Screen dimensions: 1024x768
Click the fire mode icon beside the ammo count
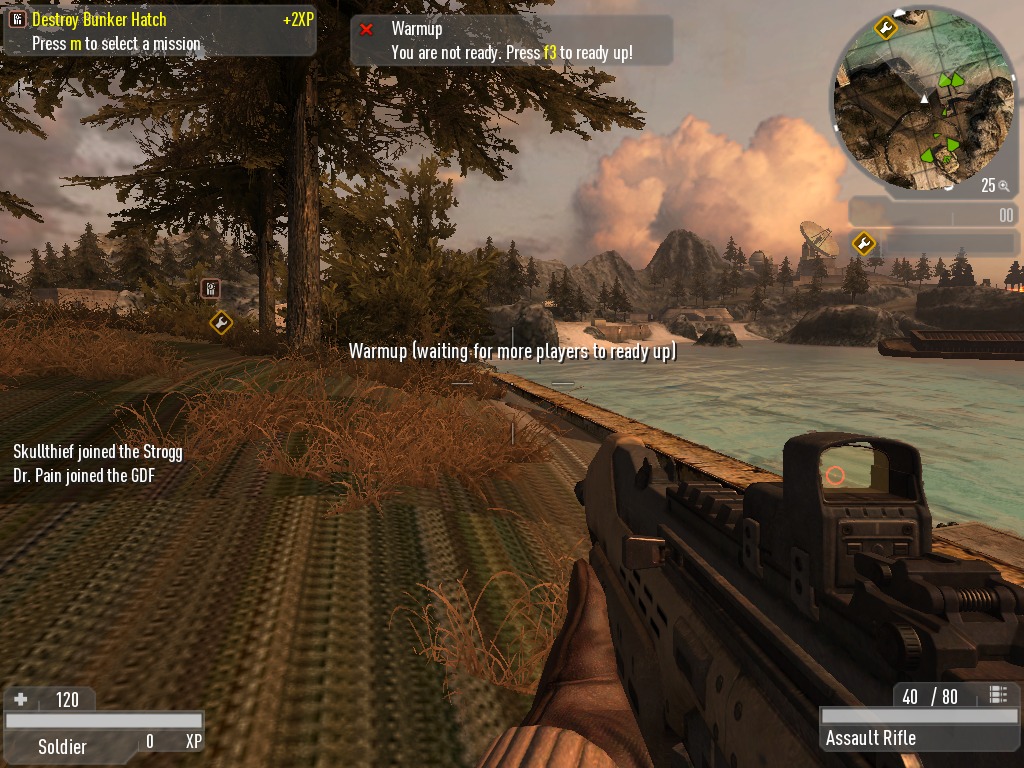[997, 695]
